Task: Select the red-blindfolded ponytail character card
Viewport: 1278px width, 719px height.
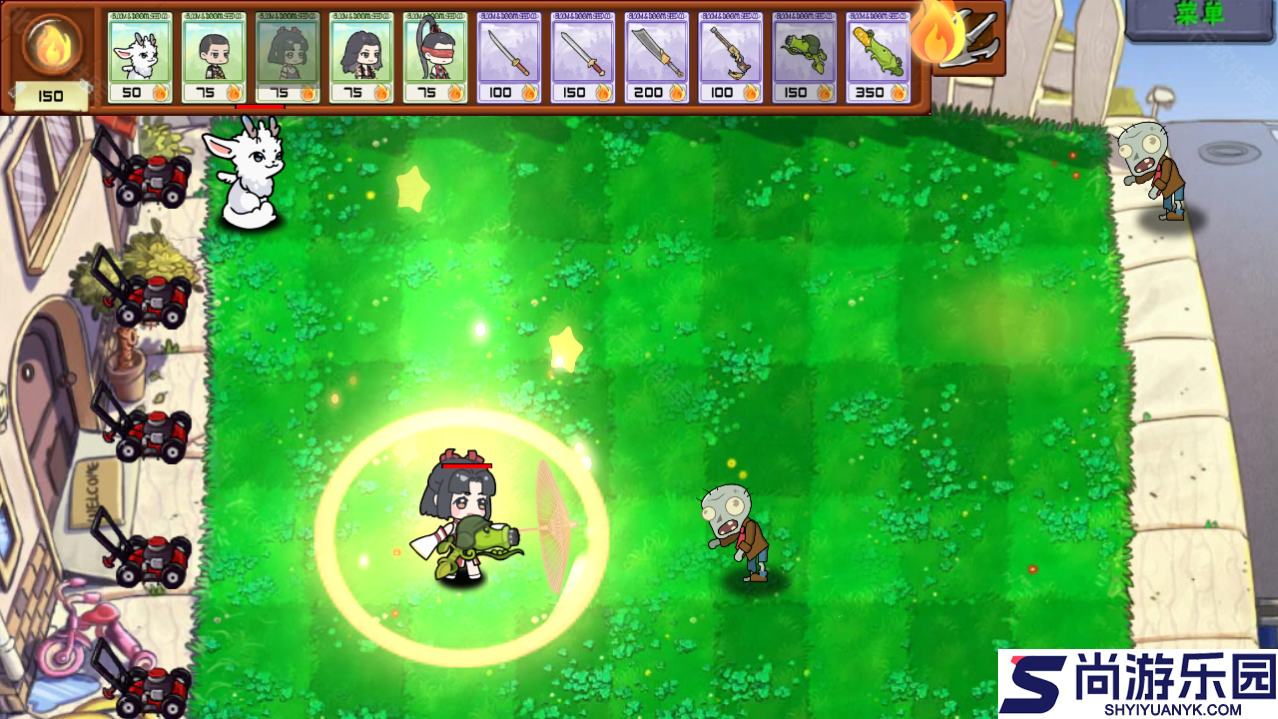Action: pos(436,57)
